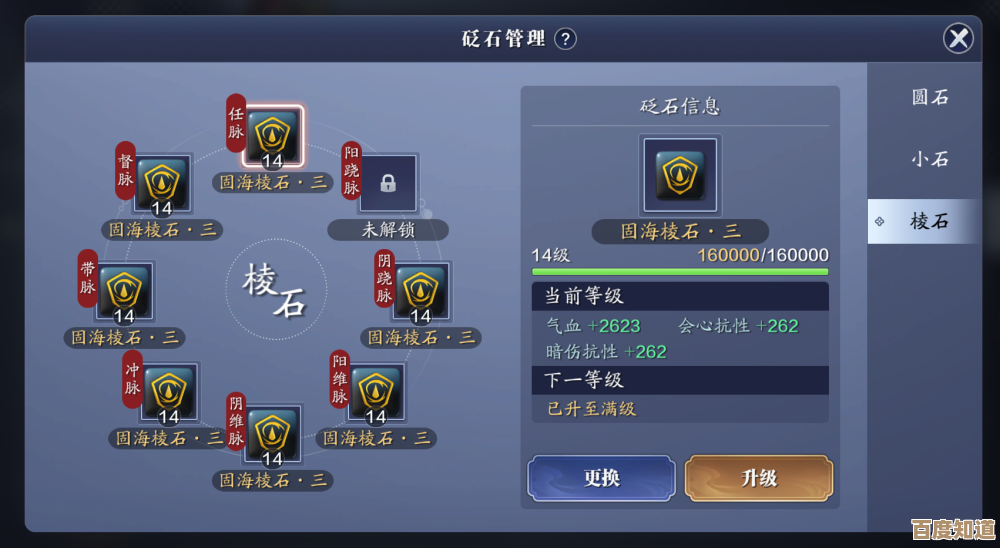
Task: Click the 更换 button
Action: click(x=601, y=478)
